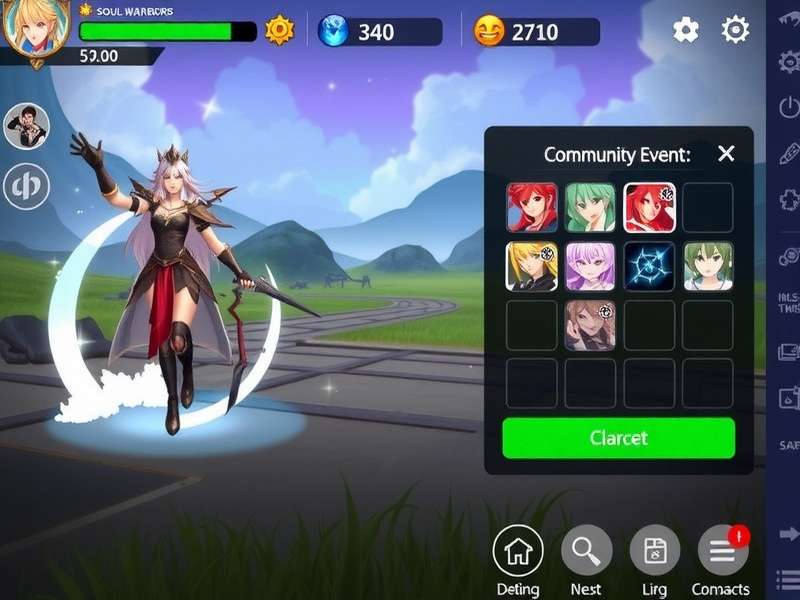Screen dimensions: 800x600
Task: Click the round split-circle icon below the portrait
Action: (27, 186)
